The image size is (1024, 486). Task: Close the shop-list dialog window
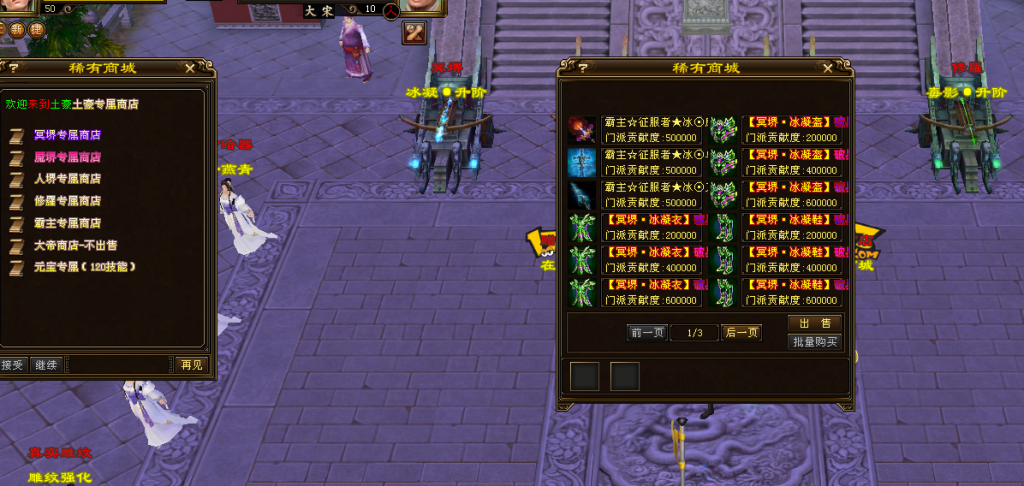[x=190, y=68]
